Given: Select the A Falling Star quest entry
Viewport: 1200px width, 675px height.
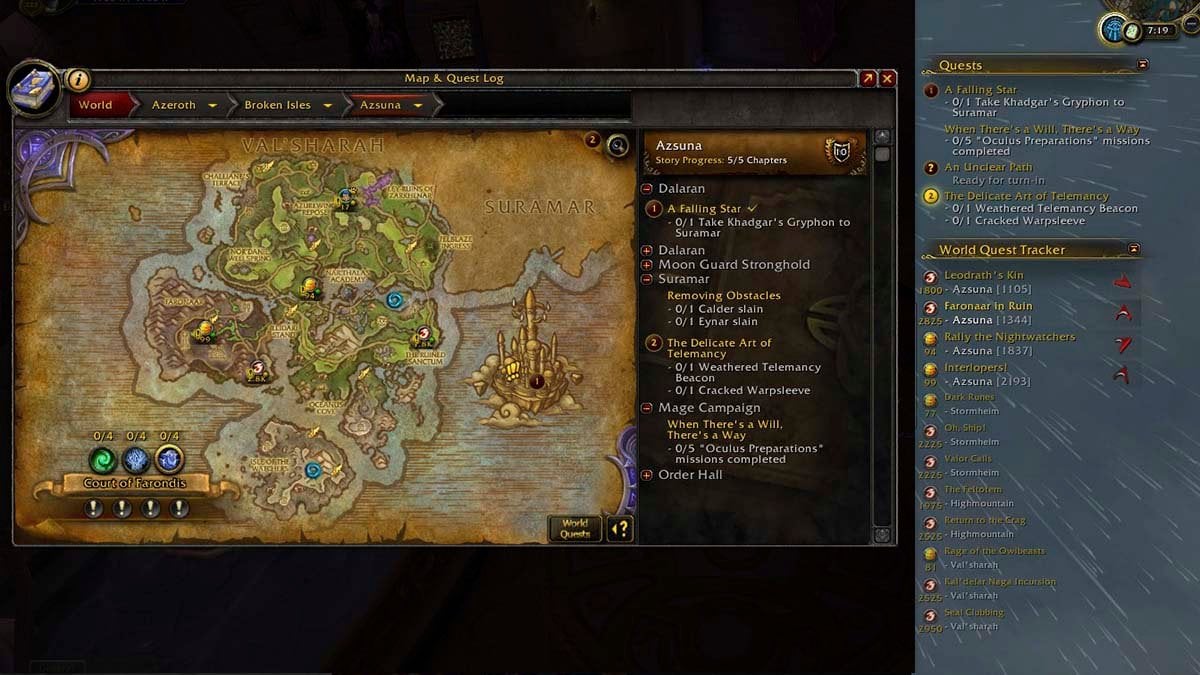Looking at the screenshot, I should (704, 209).
